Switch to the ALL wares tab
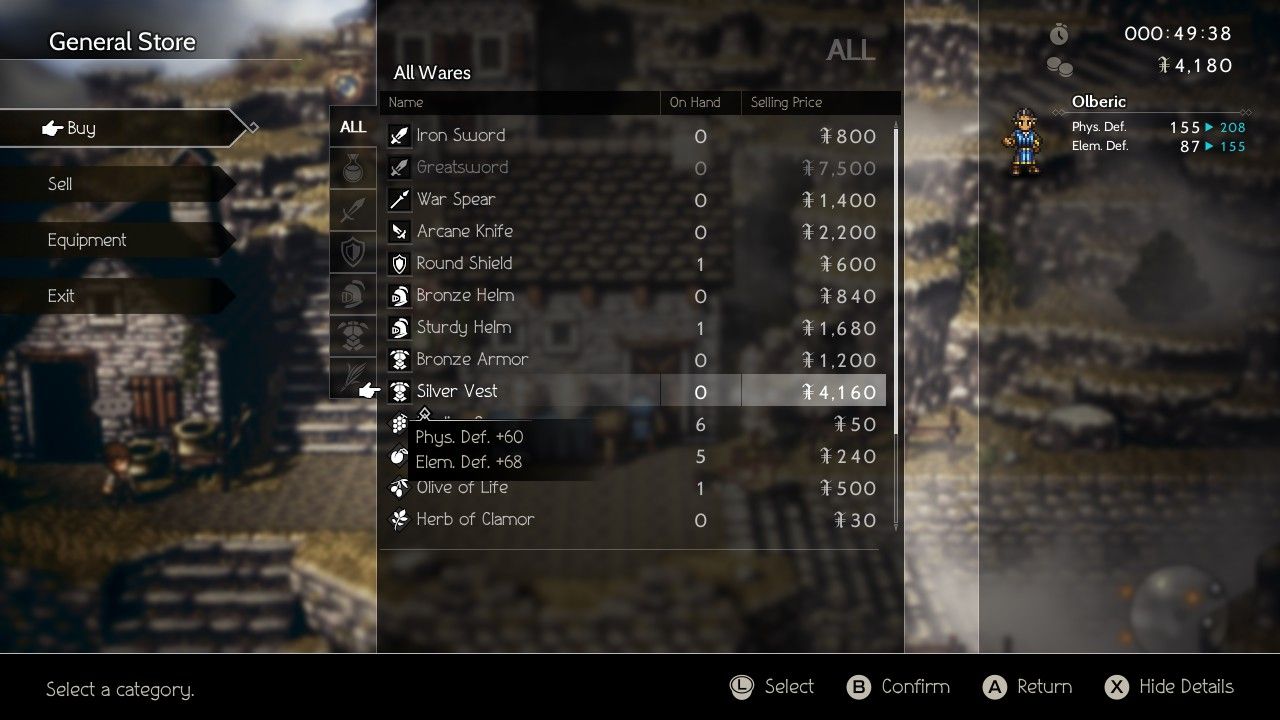 [x=353, y=127]
